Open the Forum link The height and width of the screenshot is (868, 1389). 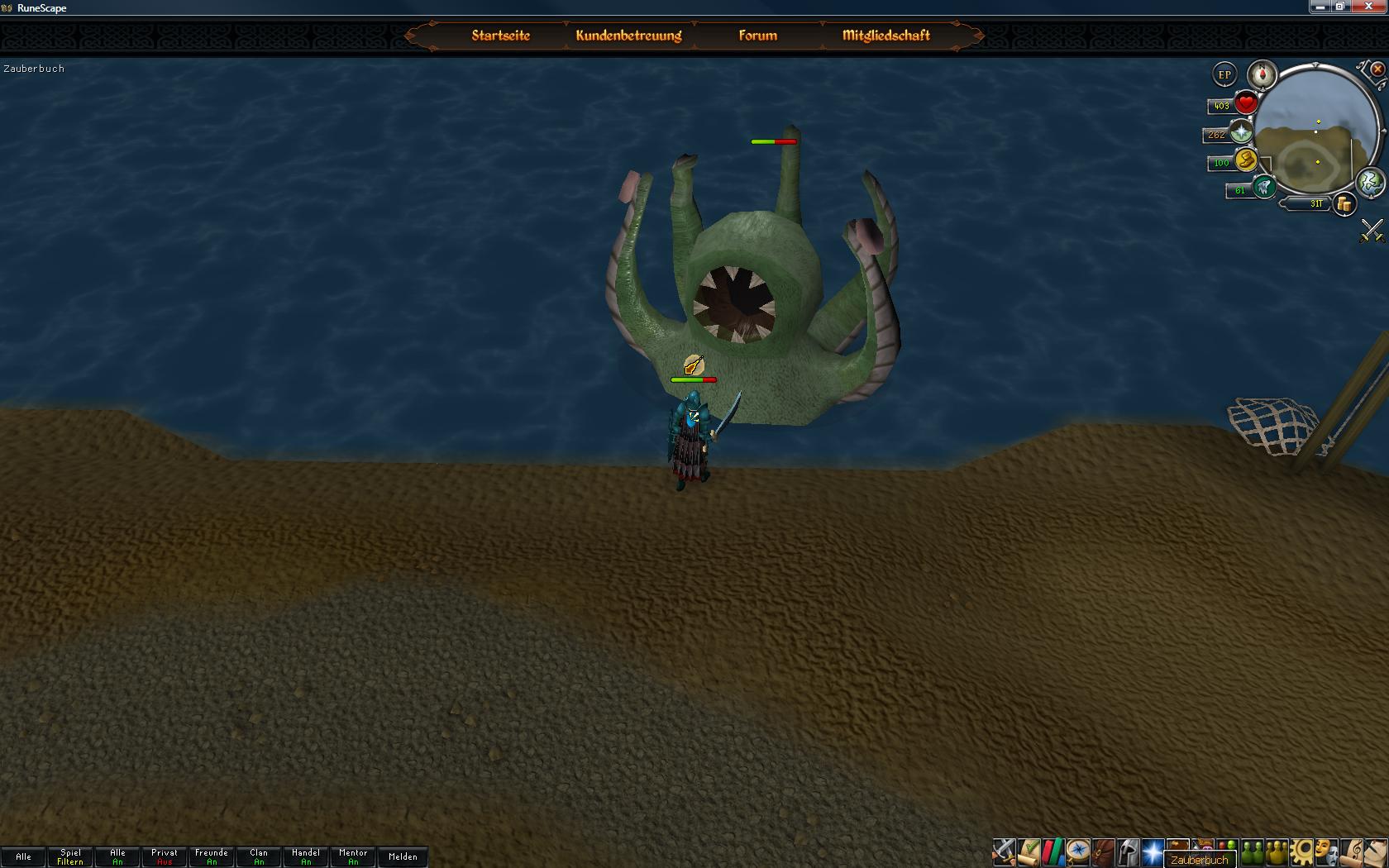click(x=757, y=36)
